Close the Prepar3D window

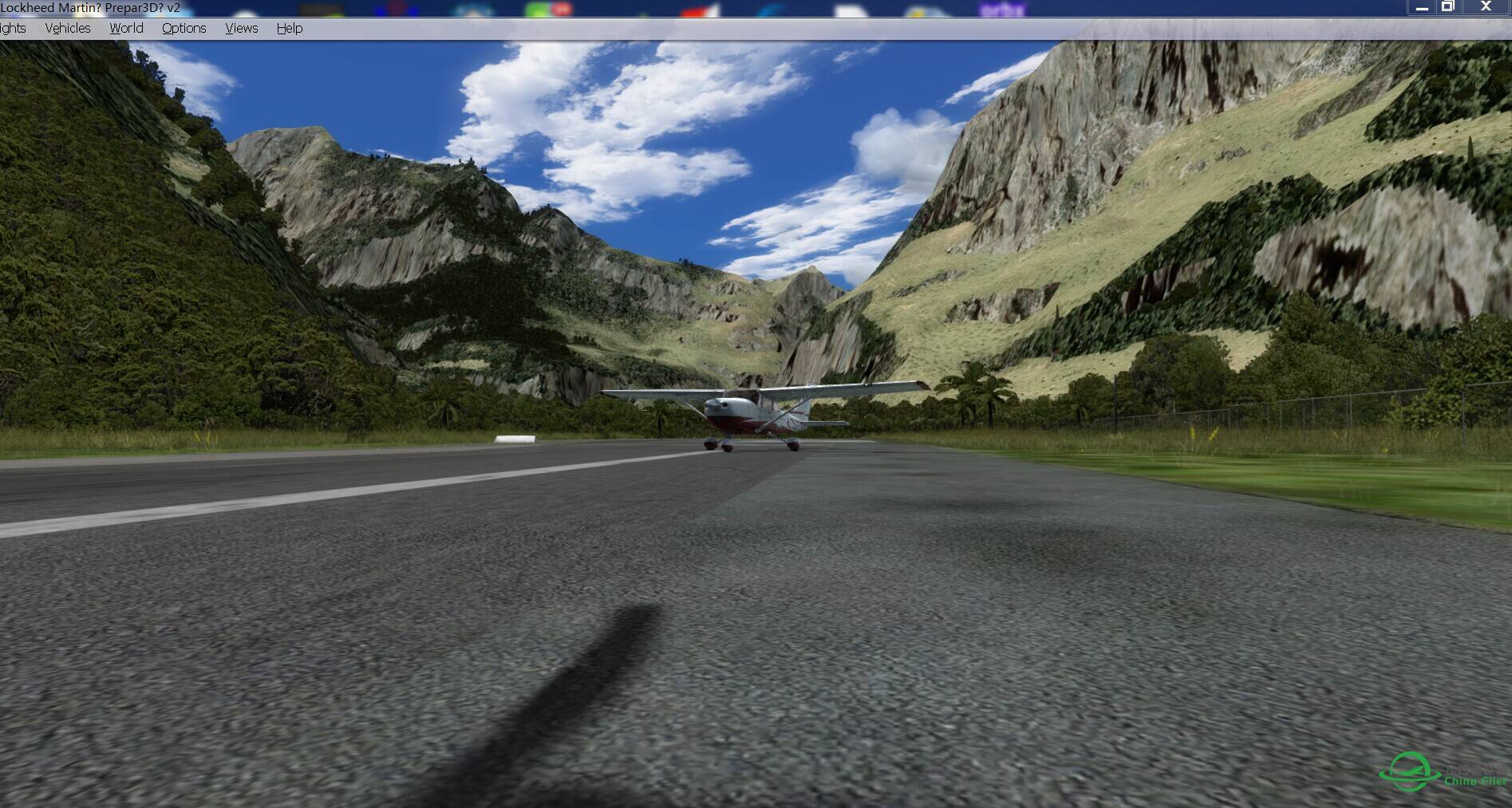point(1486,7)
